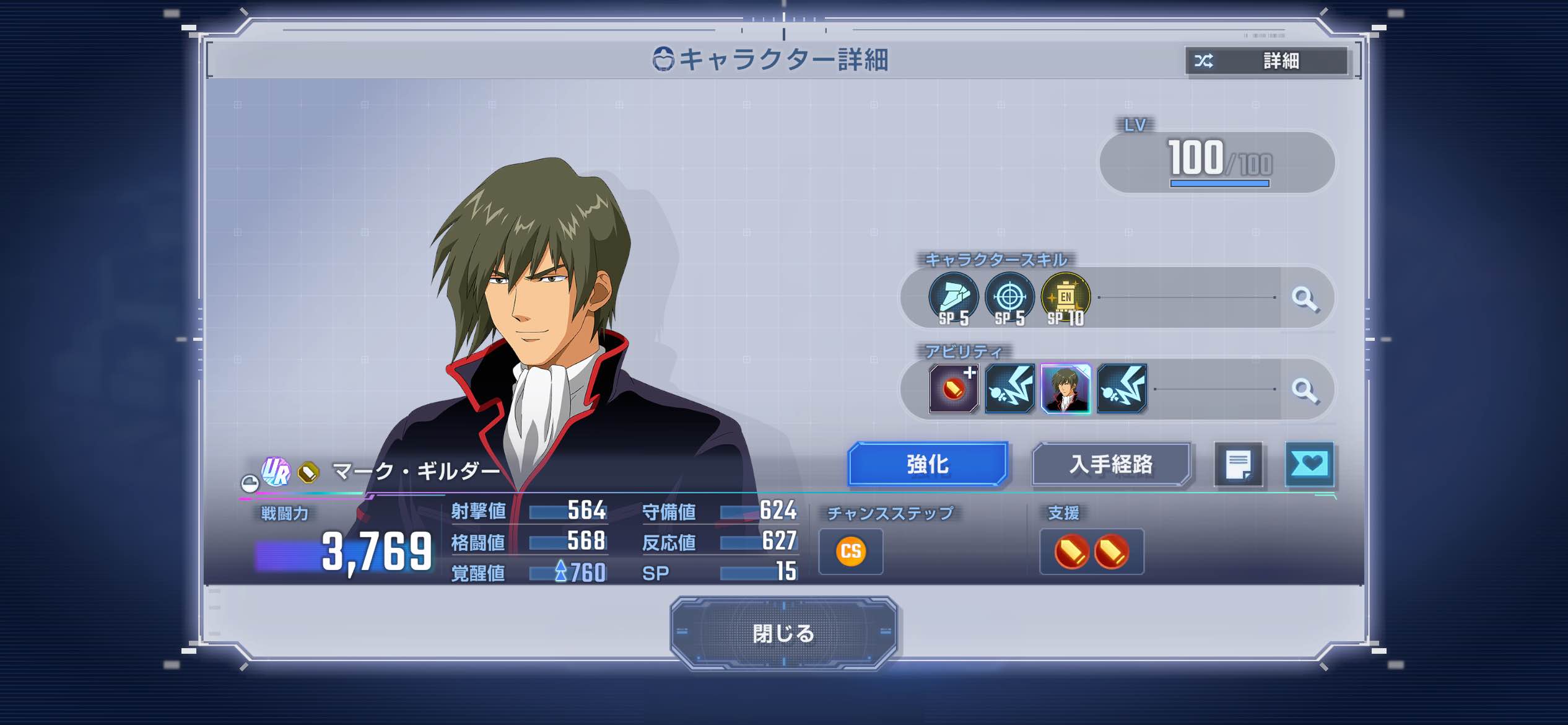Select the first SP 5 wing skill

pos(953,298)
